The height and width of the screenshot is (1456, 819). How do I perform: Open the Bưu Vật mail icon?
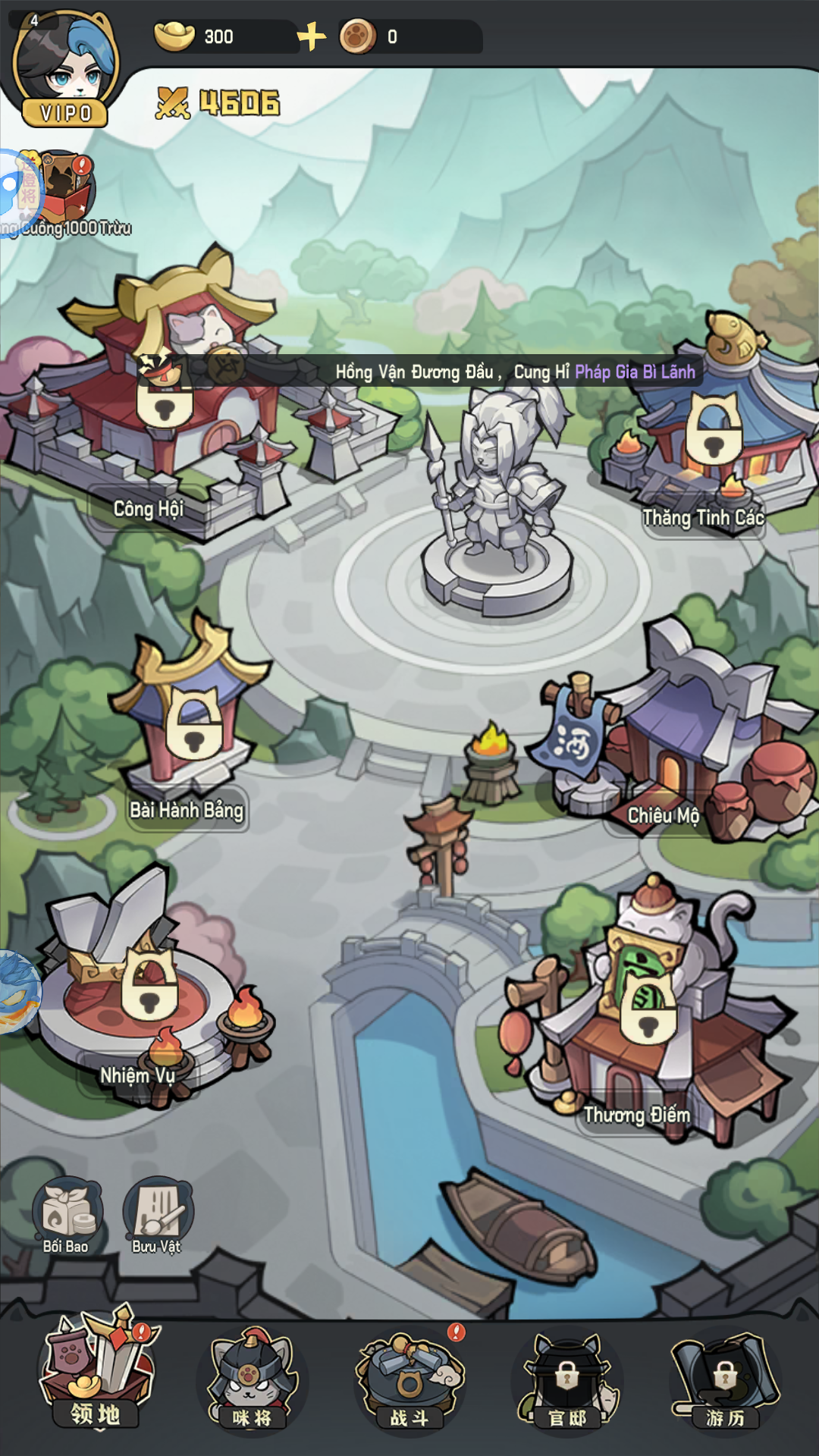158,1211
